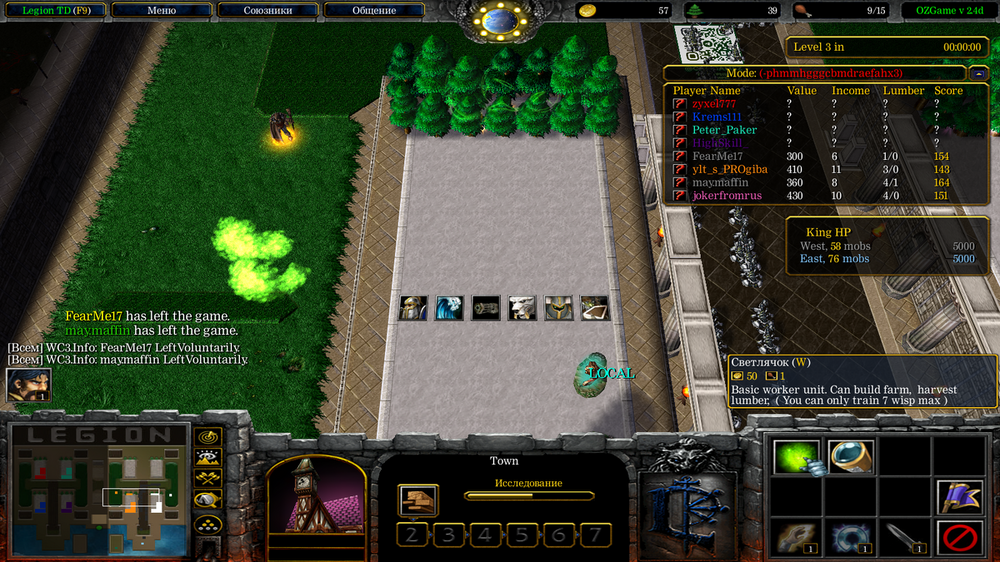
Task: Collapse the scoreboard with the corner button
Action: [x=977, y=73]
